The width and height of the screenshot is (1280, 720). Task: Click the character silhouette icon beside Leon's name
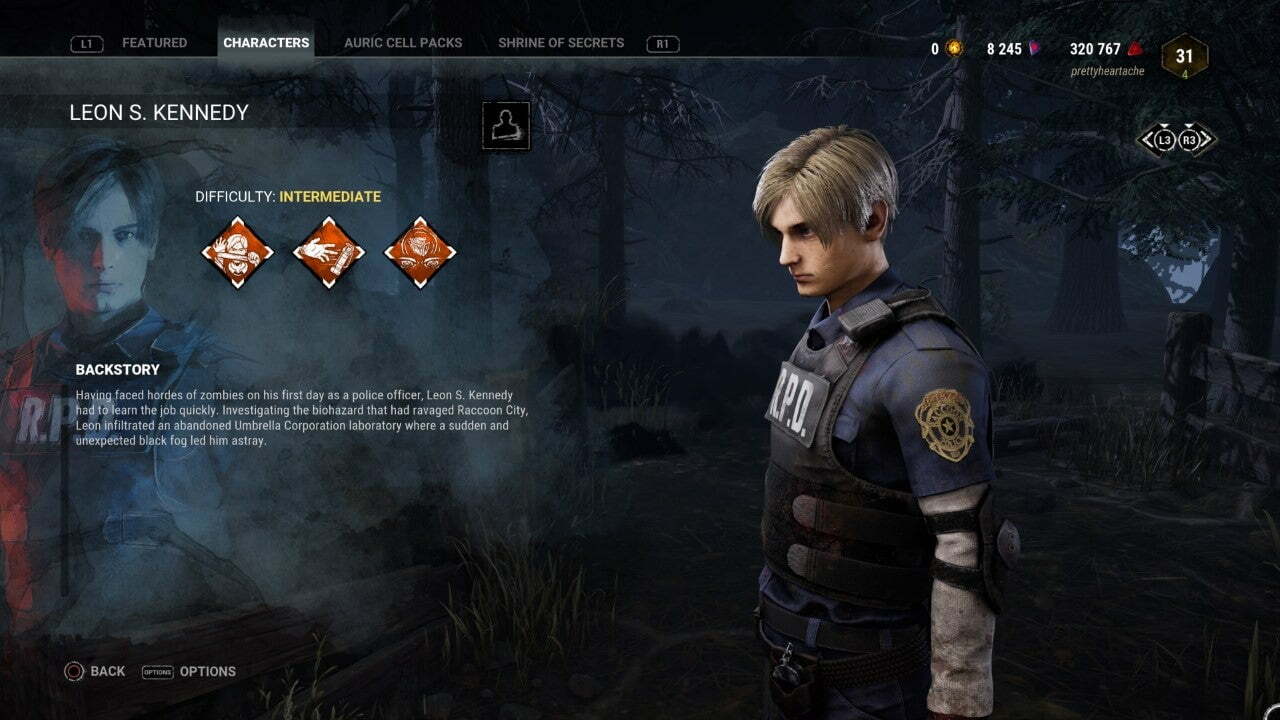[x=506, y=126]
